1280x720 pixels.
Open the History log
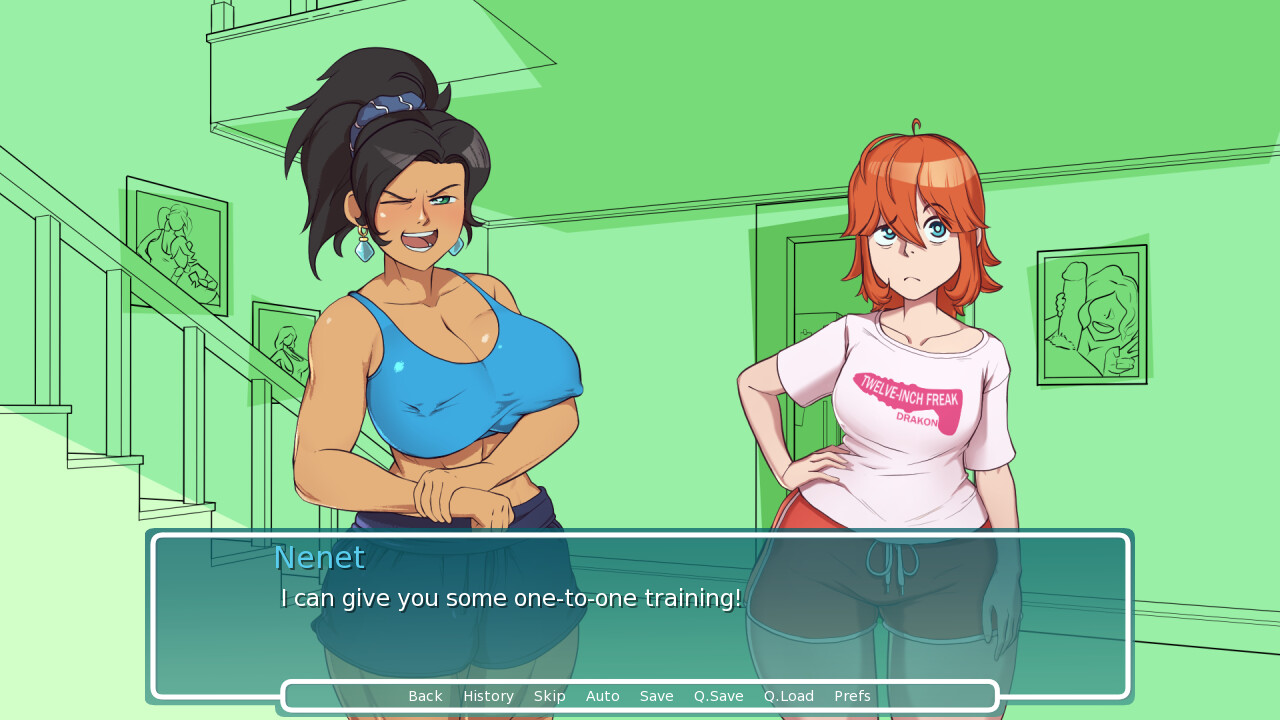click(x=488, y=696)
